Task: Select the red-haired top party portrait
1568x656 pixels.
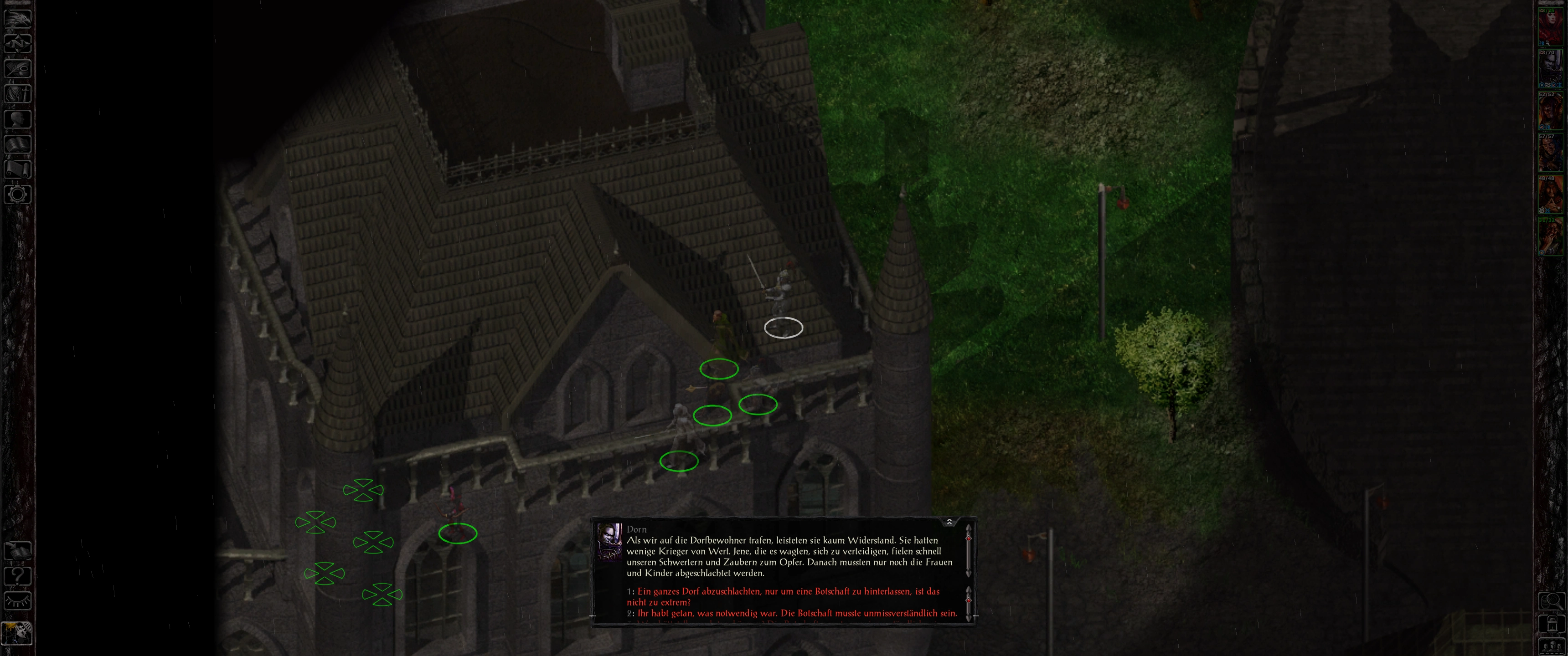Action: coord(1551,26)
